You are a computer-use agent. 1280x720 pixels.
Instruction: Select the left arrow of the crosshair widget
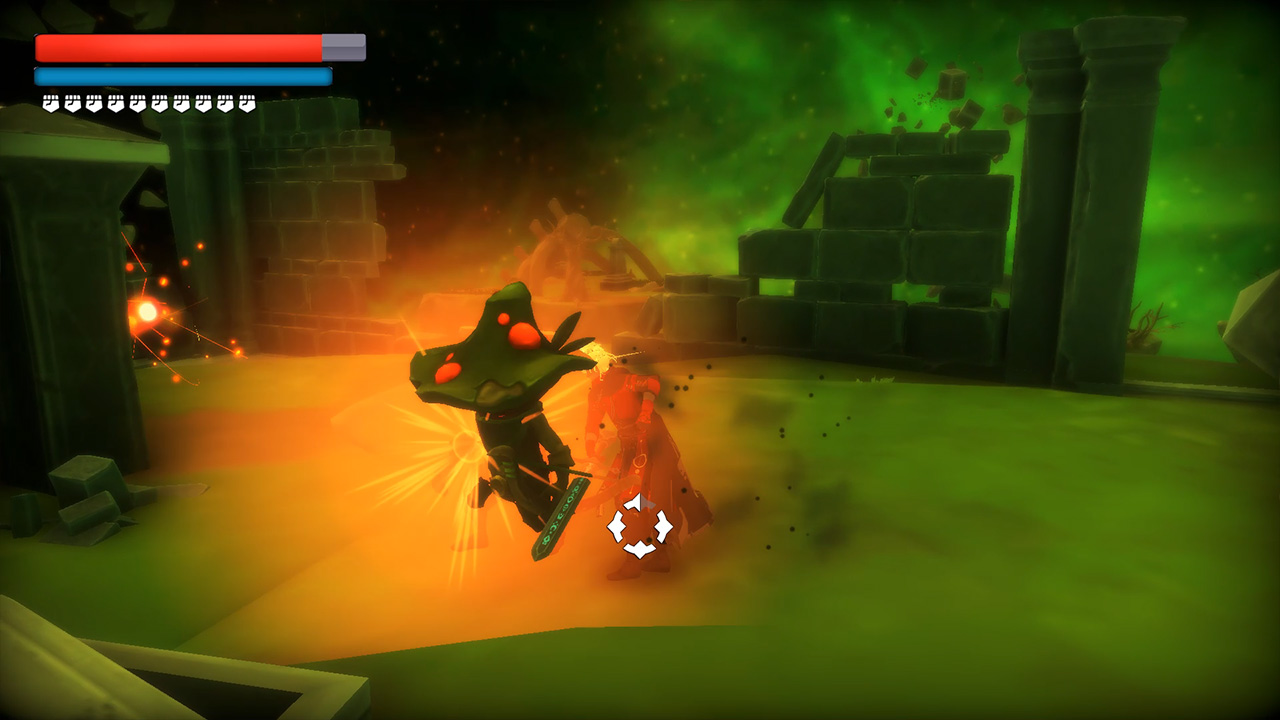pyautogui.click(x=615, y=526)
